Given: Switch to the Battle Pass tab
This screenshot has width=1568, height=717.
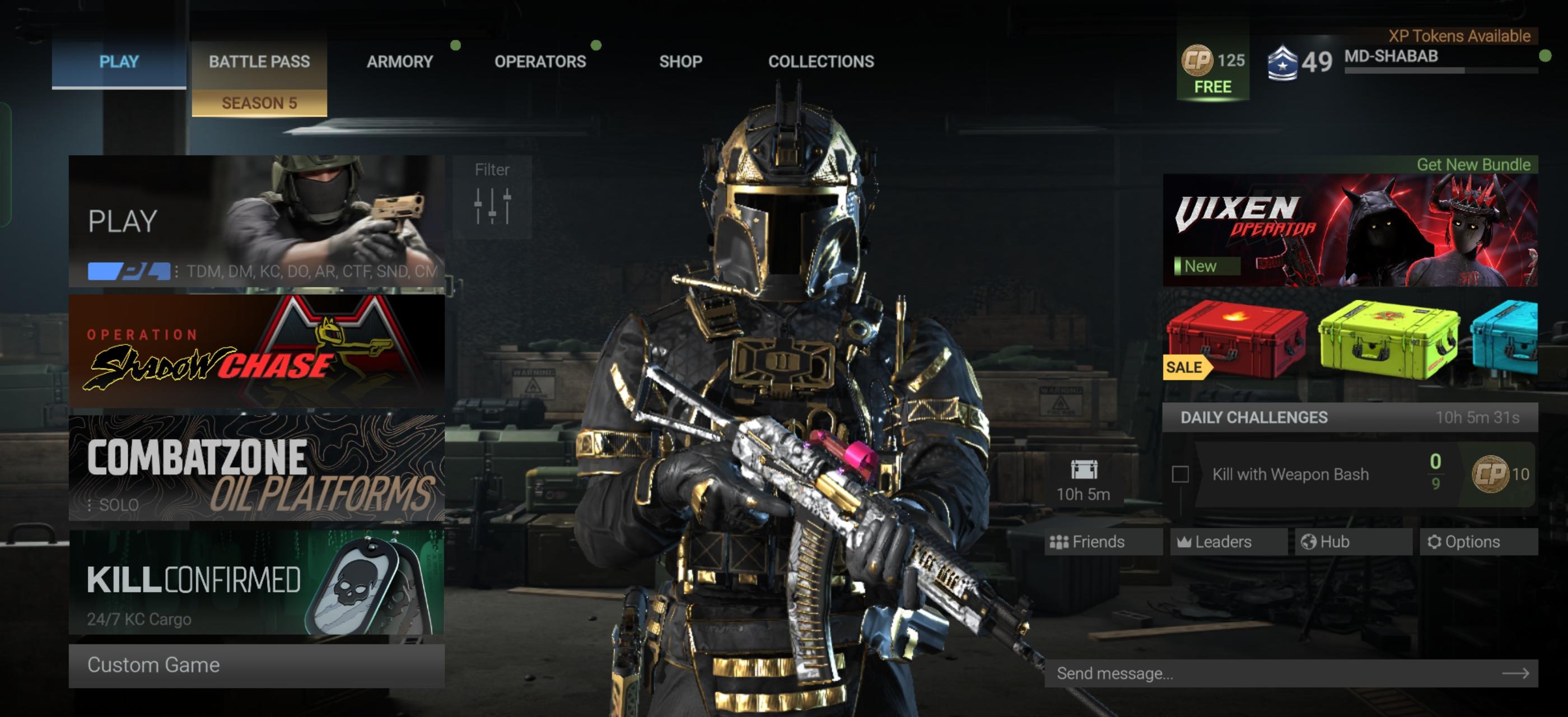Looking at the screenshot, I should pyautogui.click(x=259, y=62).
